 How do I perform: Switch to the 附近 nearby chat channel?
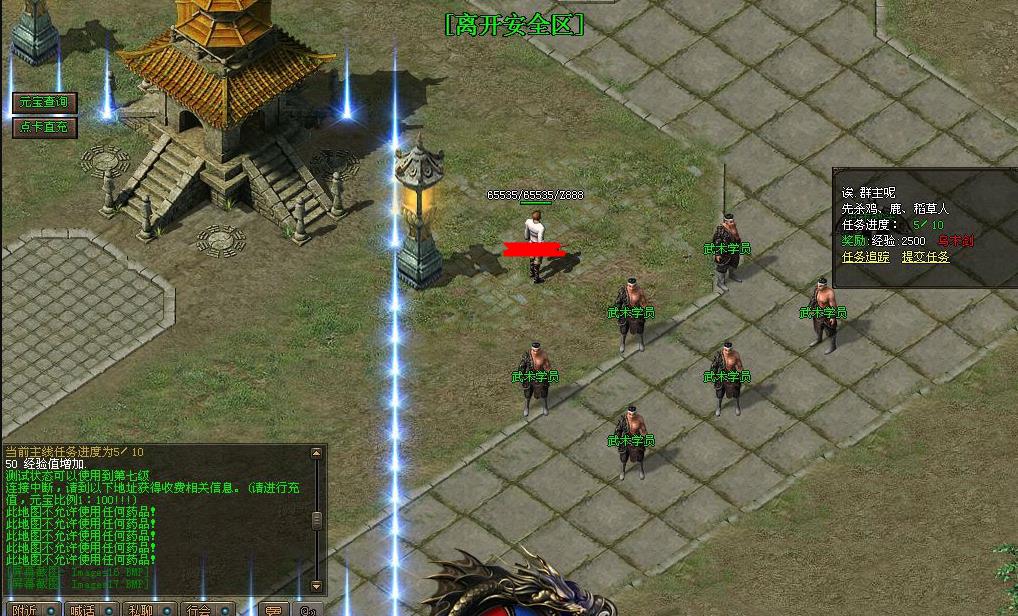25,609
